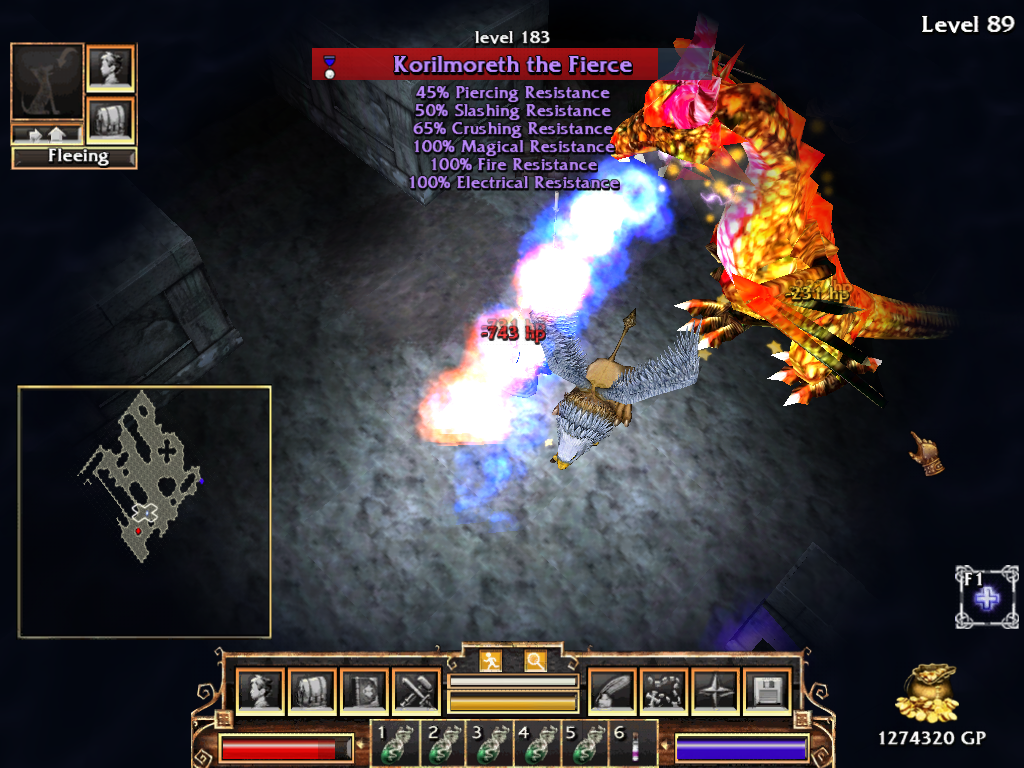Toggle the running figure button
This screenshot has width=1024, height=768.
point(490,661)
